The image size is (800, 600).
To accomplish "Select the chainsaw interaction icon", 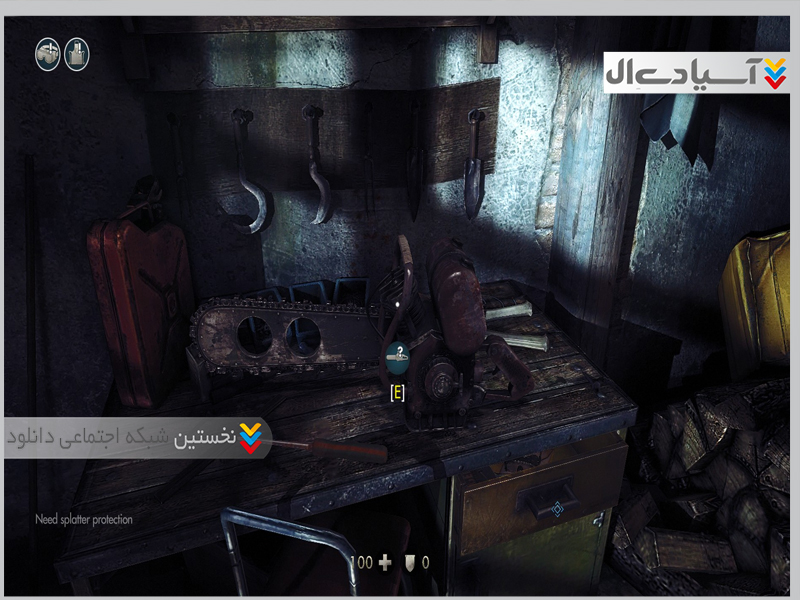I will [x=397, y=354].
